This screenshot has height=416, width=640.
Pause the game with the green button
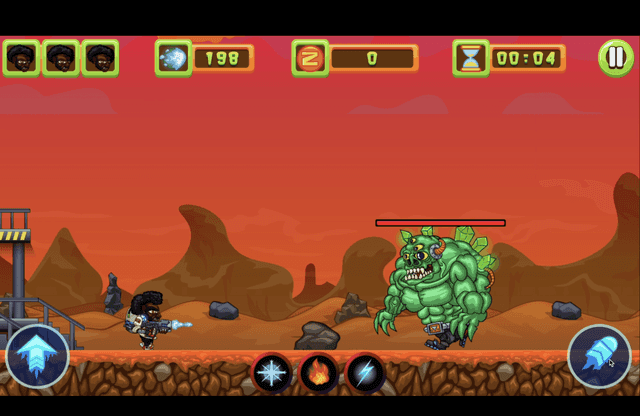click(615, 57)
